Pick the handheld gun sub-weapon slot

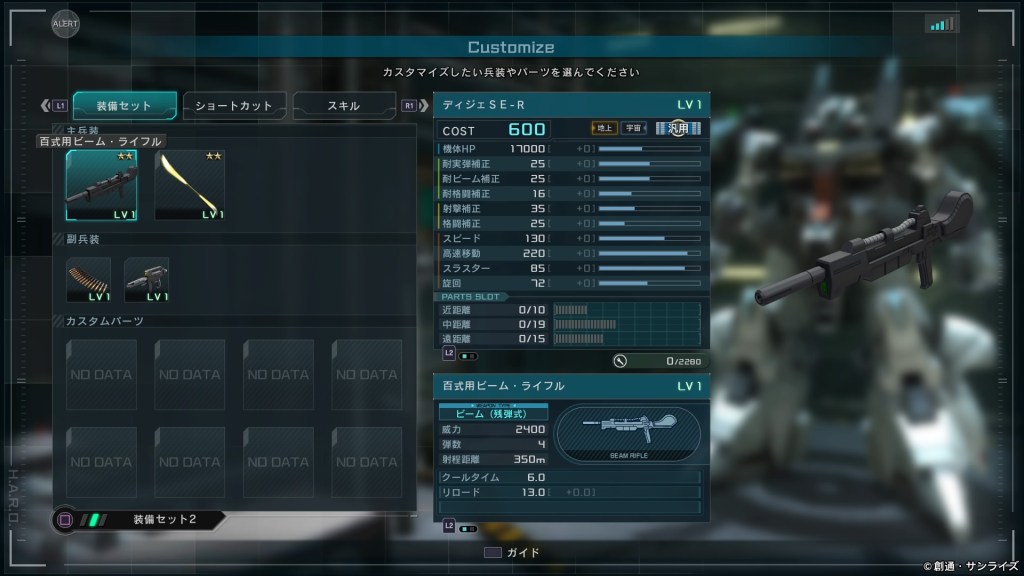tap(146, 280)
